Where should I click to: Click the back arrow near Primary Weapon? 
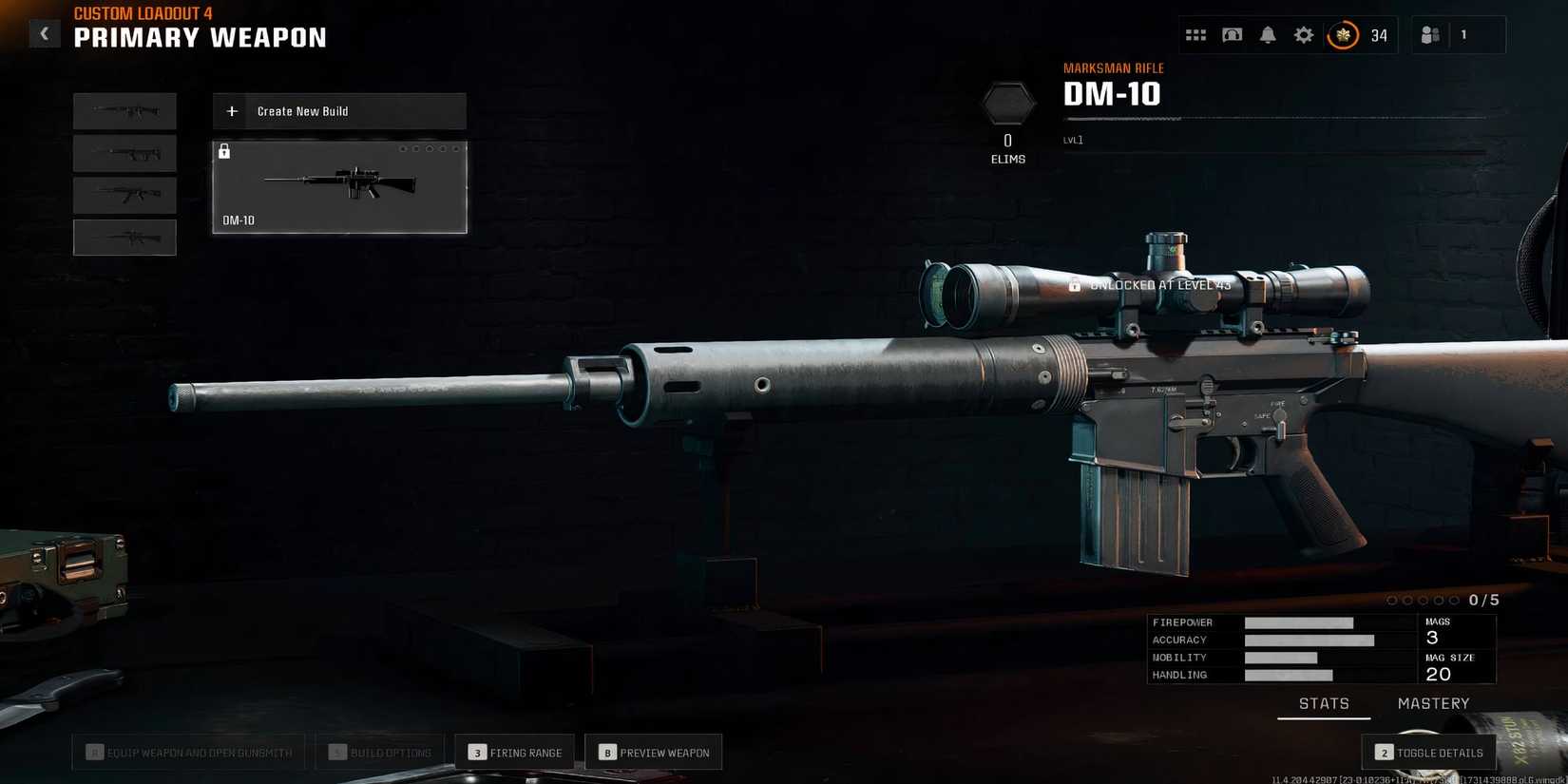(x=44, y=33)
